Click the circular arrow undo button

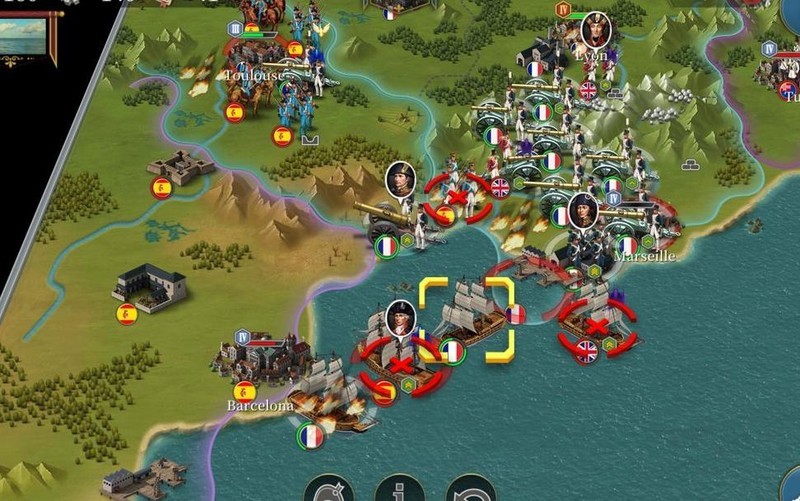(x=469, y=491)
